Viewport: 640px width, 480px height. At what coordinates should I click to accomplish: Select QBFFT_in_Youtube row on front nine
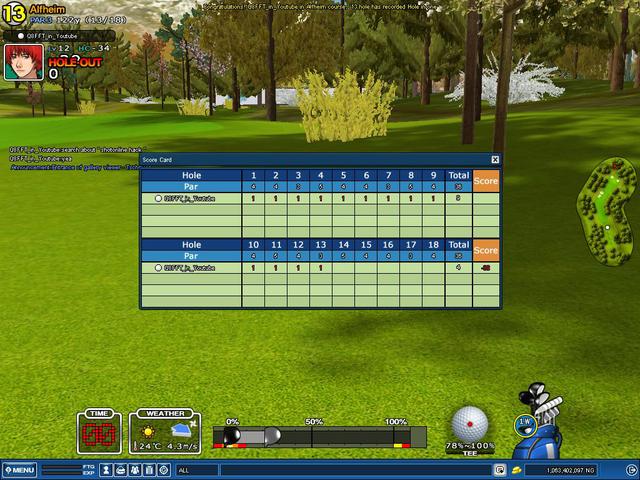[190, 198]
